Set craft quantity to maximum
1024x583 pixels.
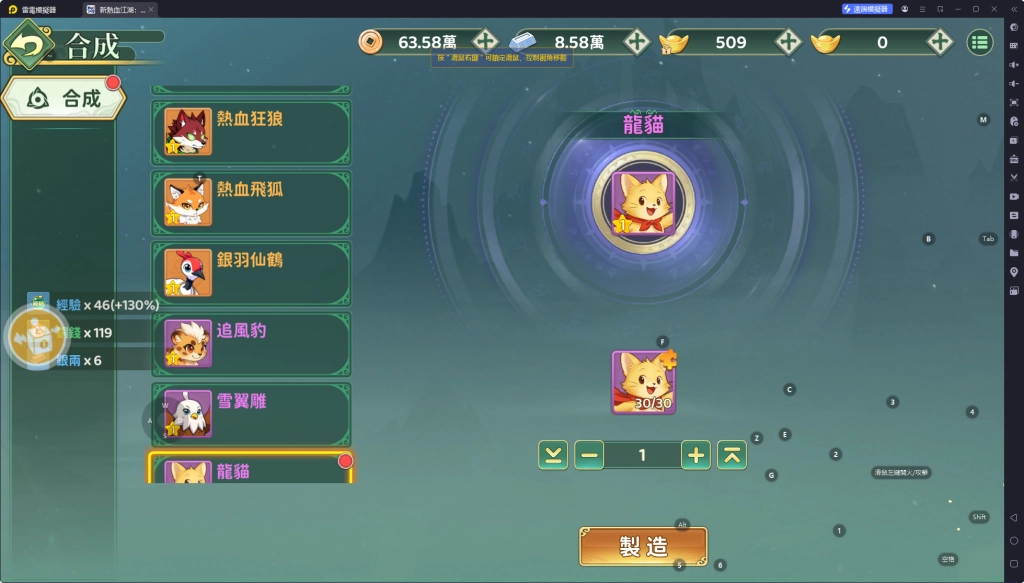(733, 455)
